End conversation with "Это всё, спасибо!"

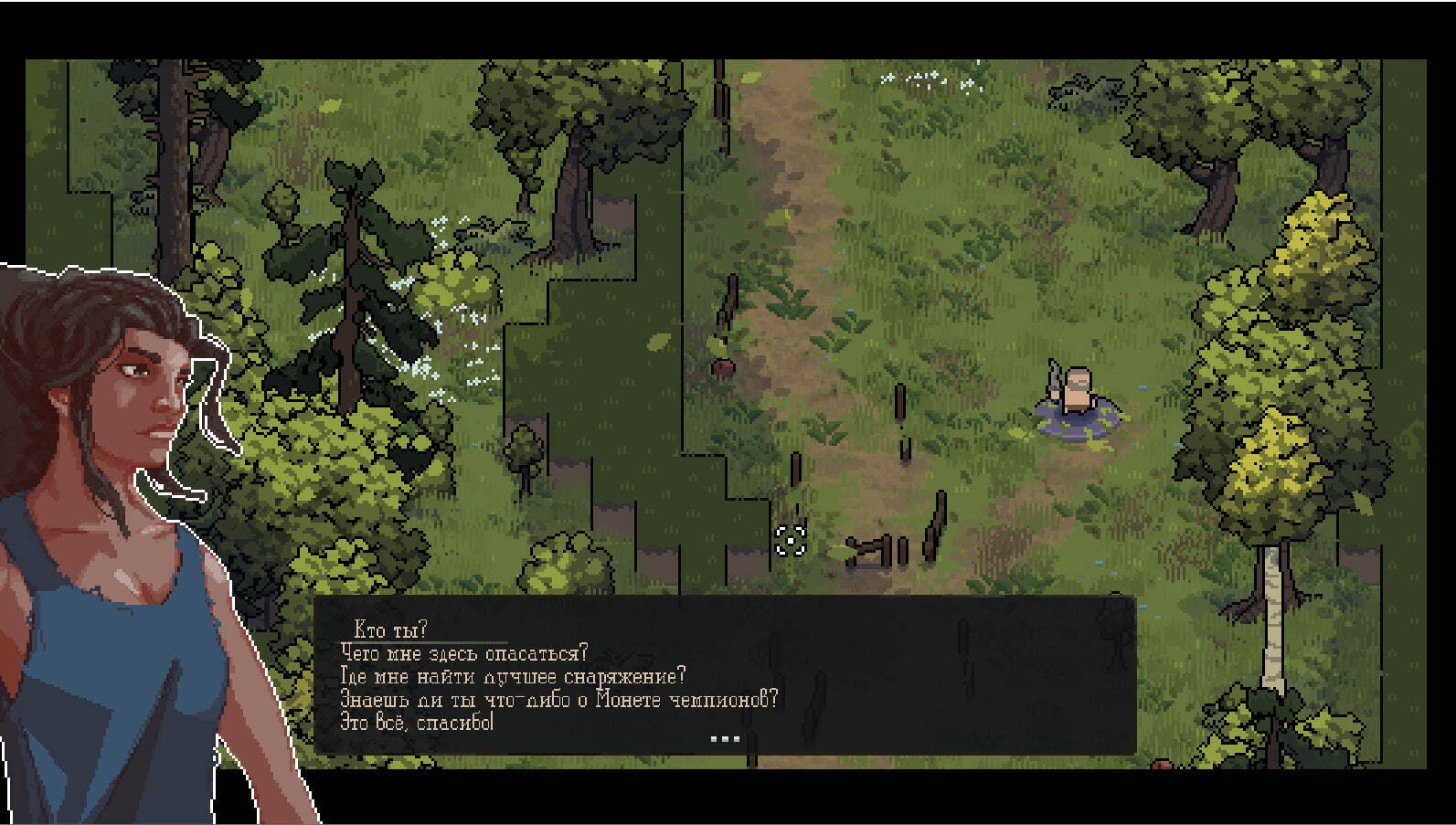click(417, 723)
